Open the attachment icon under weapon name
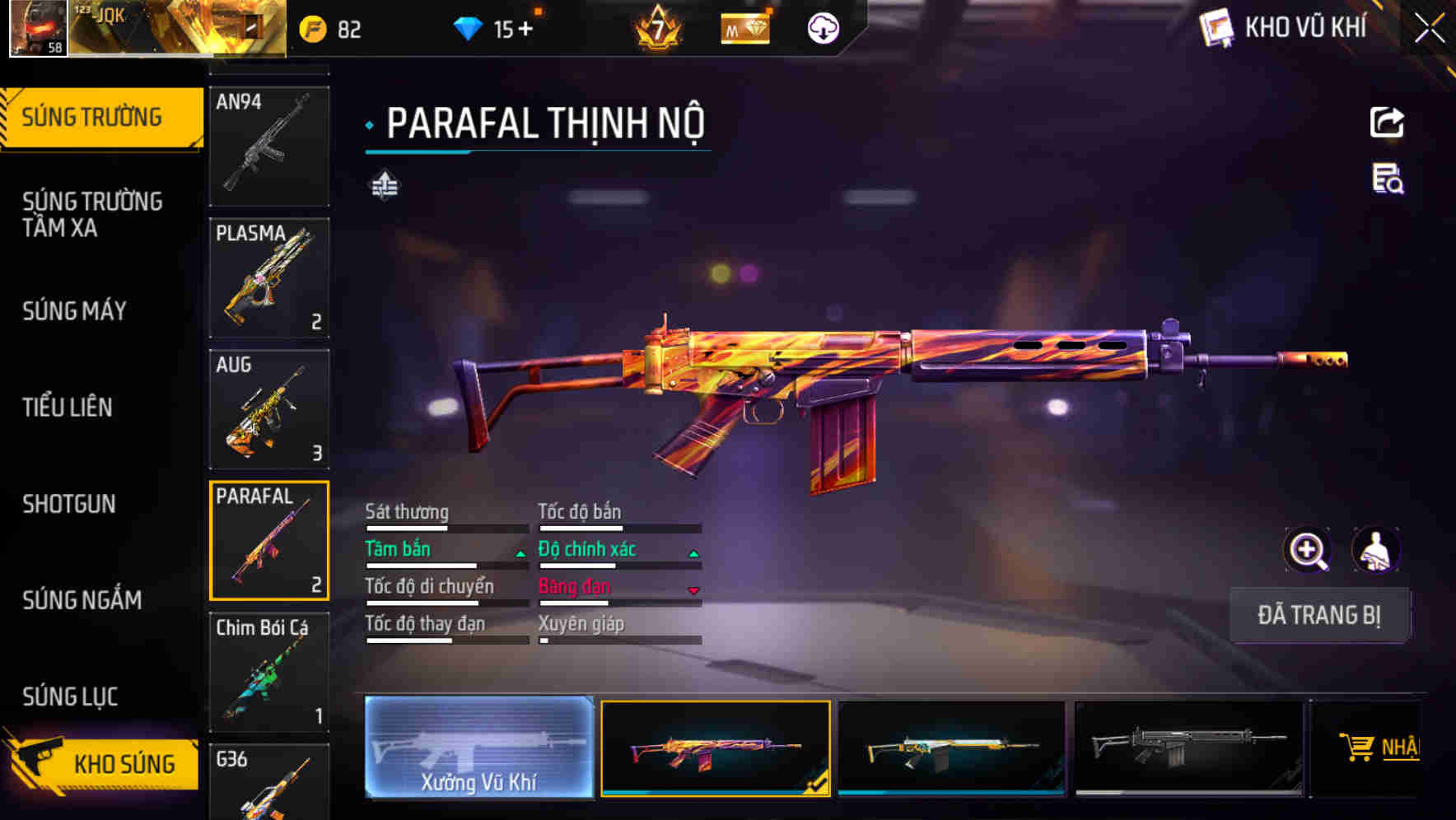The height and width of the screenshot is (820, 1456). coord(384,184)
